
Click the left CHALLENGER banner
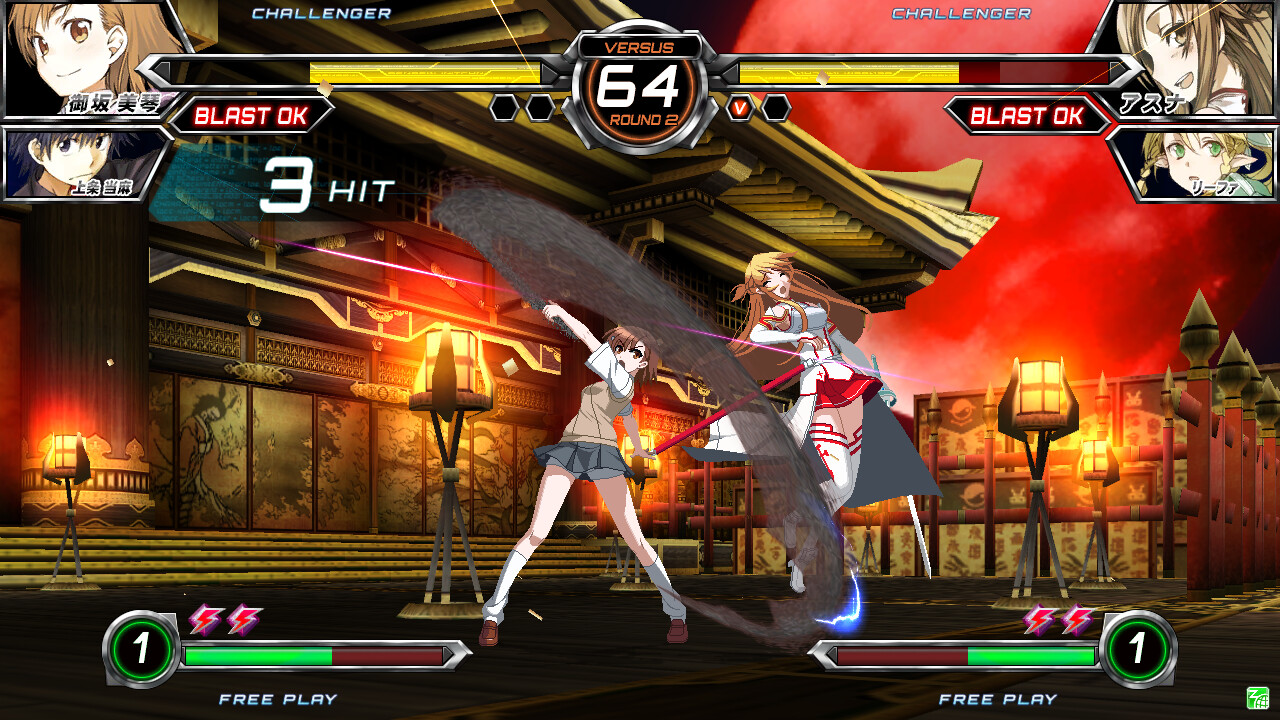[x=322, y=14]
